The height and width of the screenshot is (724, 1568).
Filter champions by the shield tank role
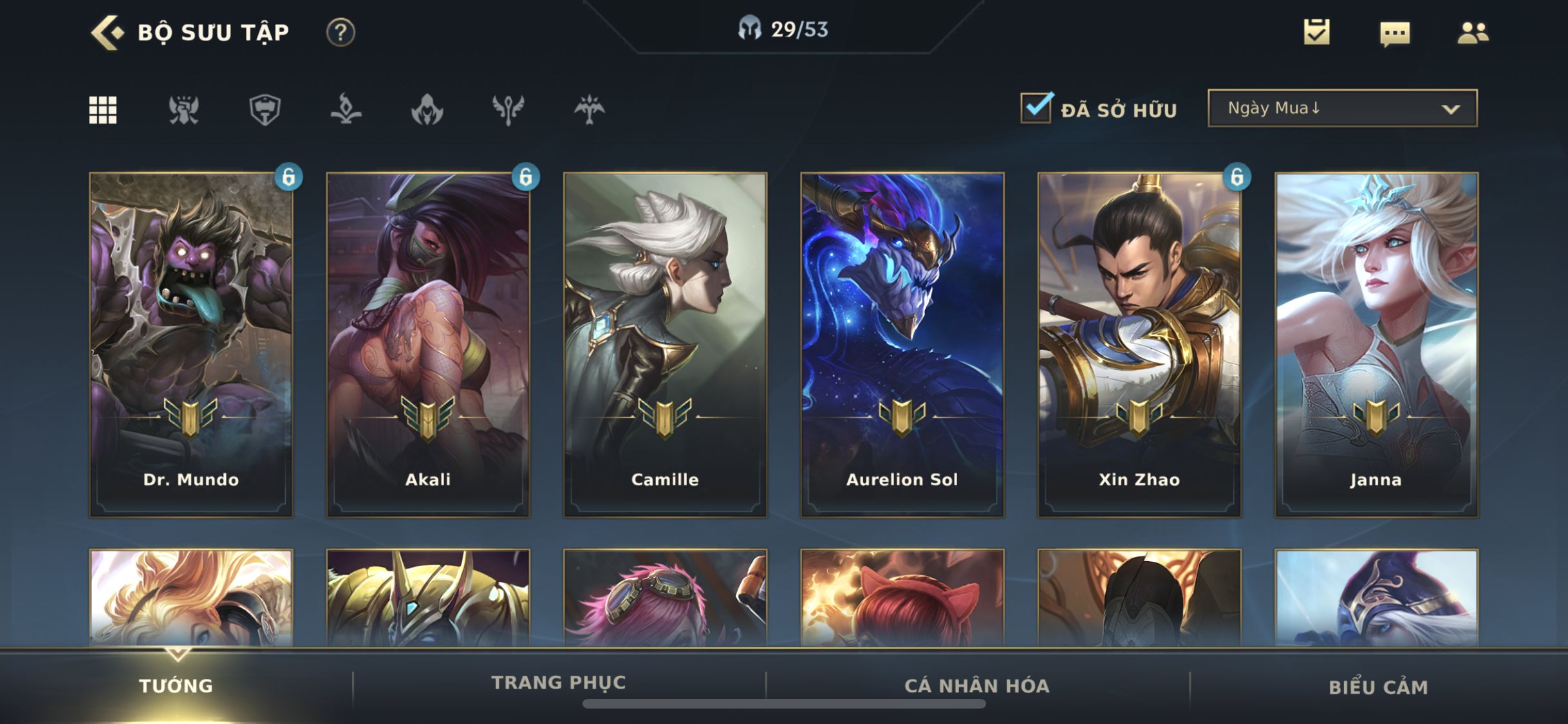pos(265,110)
